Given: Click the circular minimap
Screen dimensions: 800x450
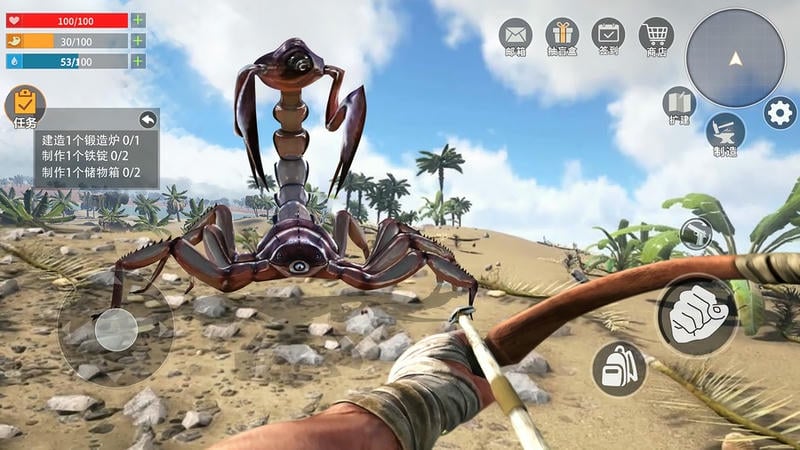Looking at the screenshot, I should point(735,58).
